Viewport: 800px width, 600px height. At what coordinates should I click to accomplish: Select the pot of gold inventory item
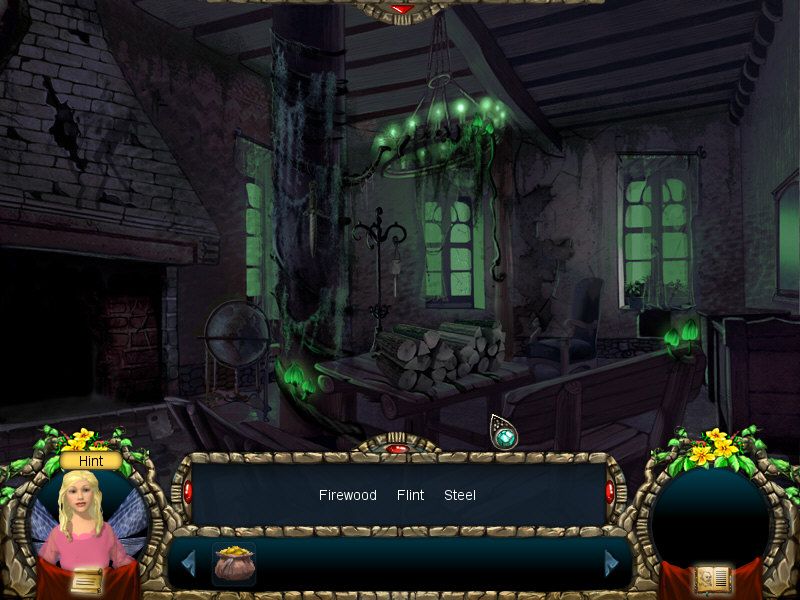(x=234, y=564)
